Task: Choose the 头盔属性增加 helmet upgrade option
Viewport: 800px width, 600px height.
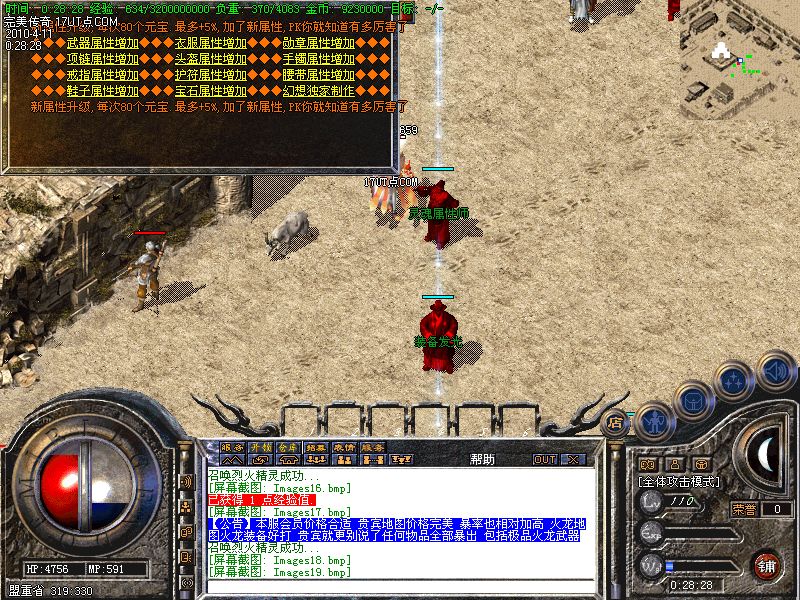Action: click(210, 59)
